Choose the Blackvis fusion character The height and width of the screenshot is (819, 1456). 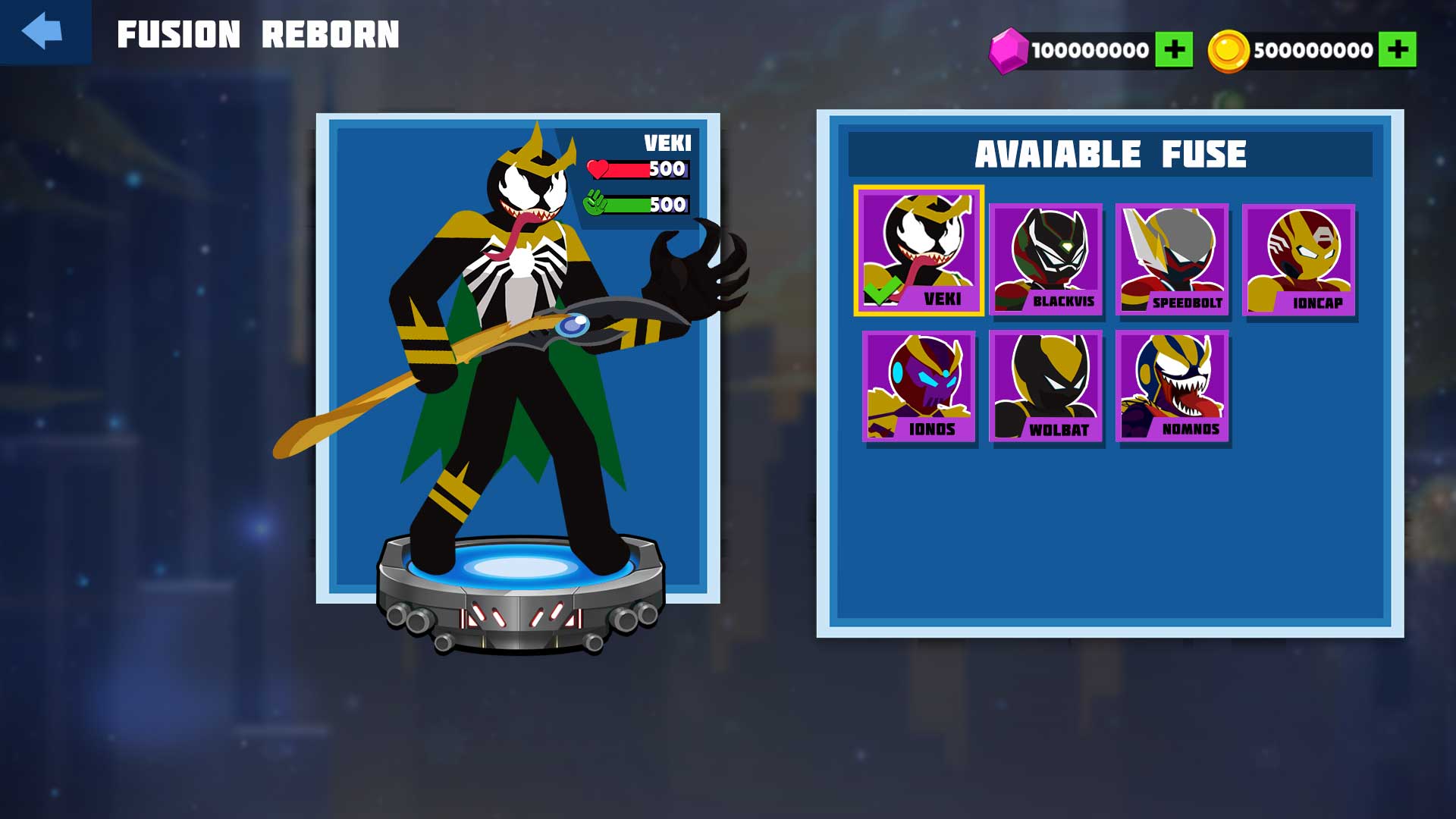pos(1046,259)
